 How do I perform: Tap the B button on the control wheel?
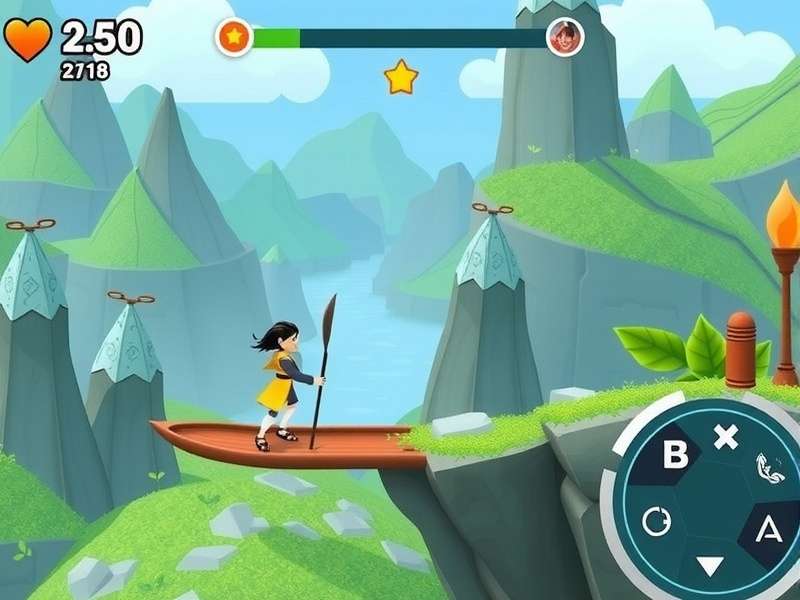[677, 455]
